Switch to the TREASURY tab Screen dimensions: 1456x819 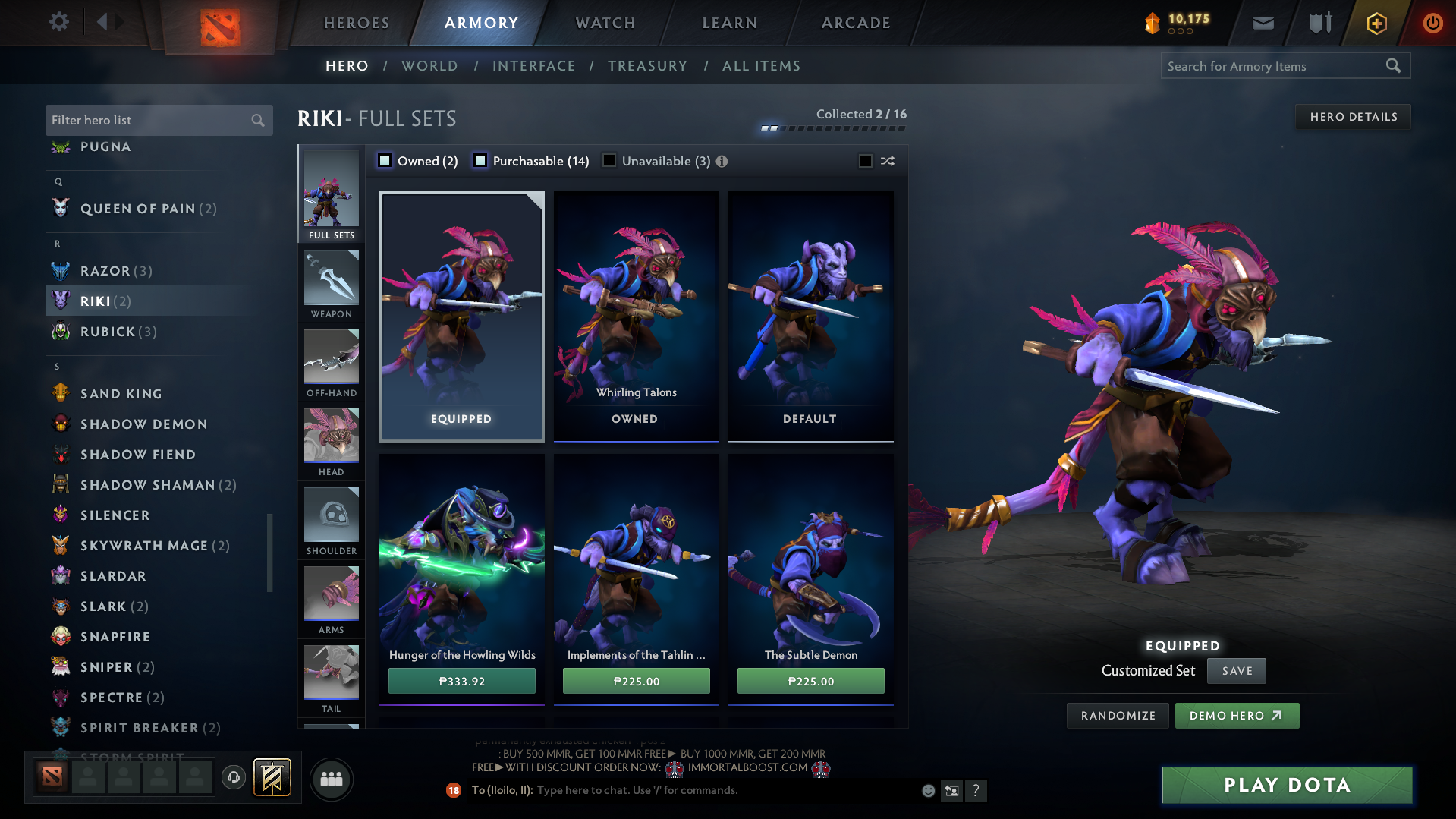[646, 65]
